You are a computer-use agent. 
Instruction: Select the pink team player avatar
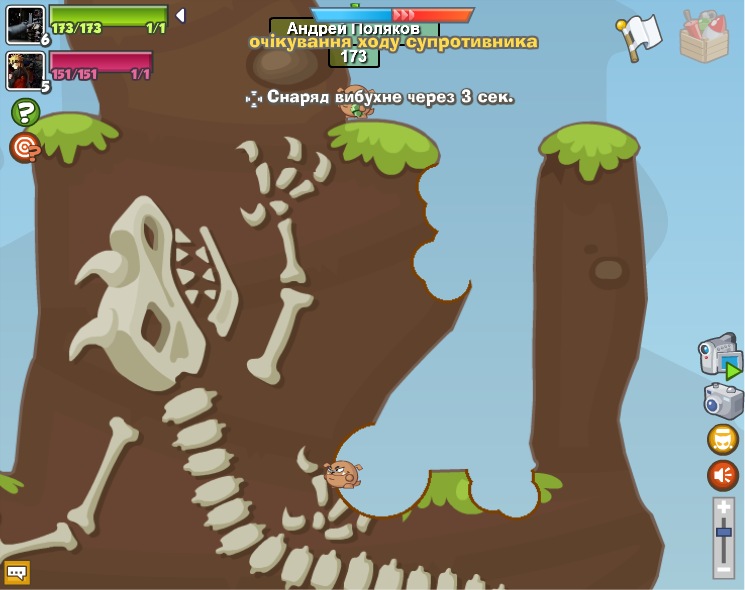(25, 70)
